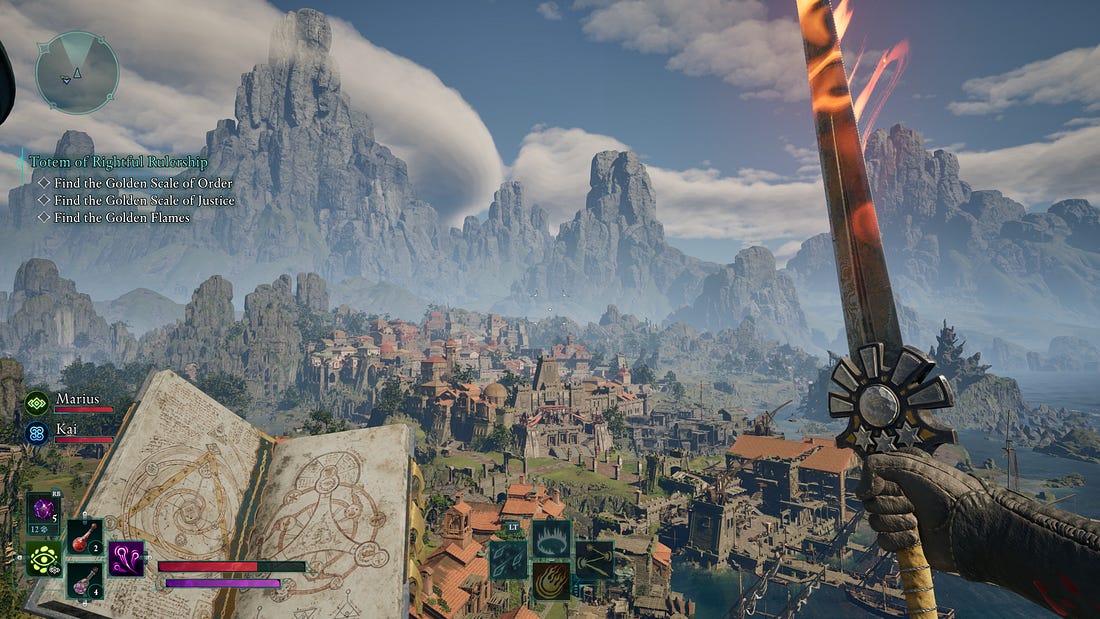Drink the pink essence potion

click(x=84, y=579)
